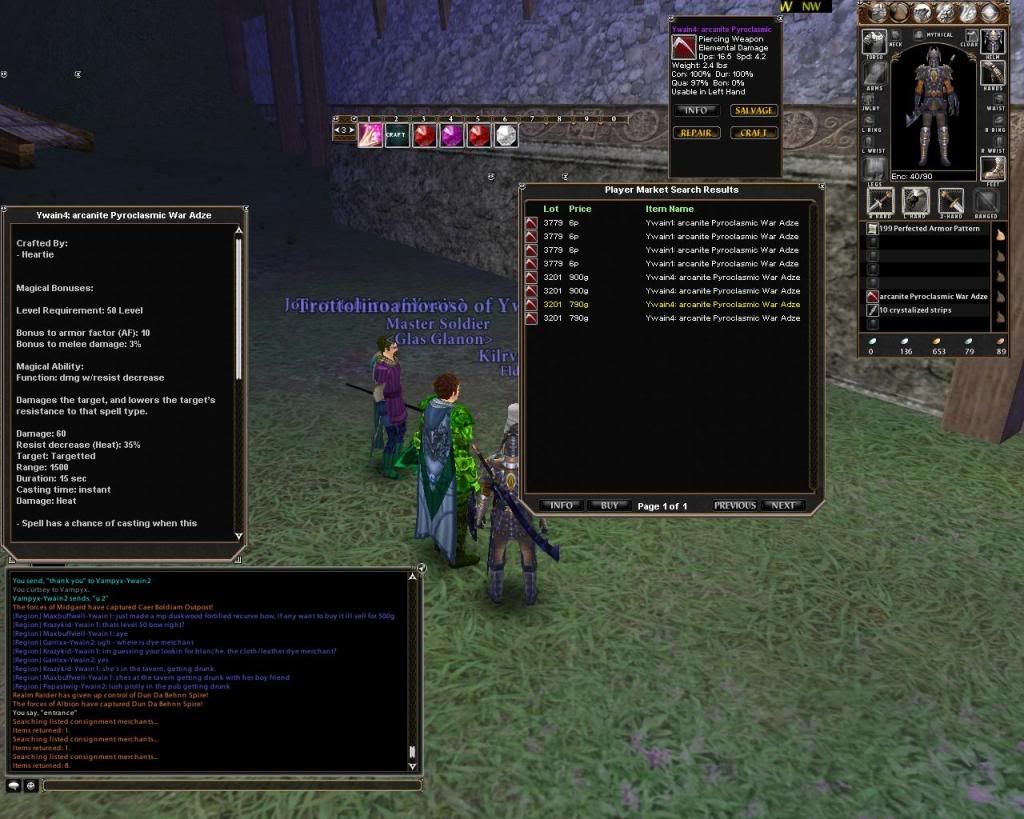Click INFO in the Player Market results window
The image size is (1024, 819).
[x=562, y=506]
